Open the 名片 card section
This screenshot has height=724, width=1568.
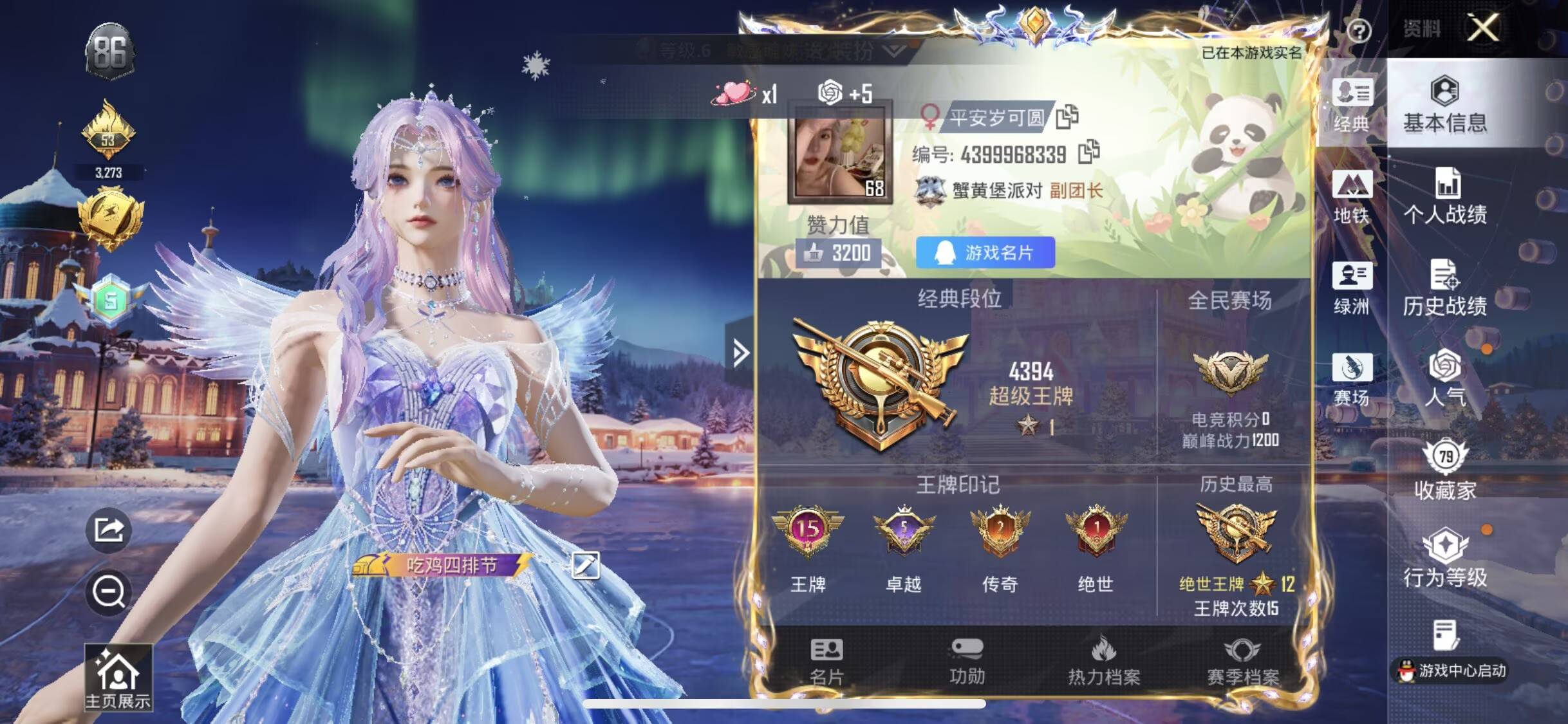pyautogui.click(x=826, y=661)
